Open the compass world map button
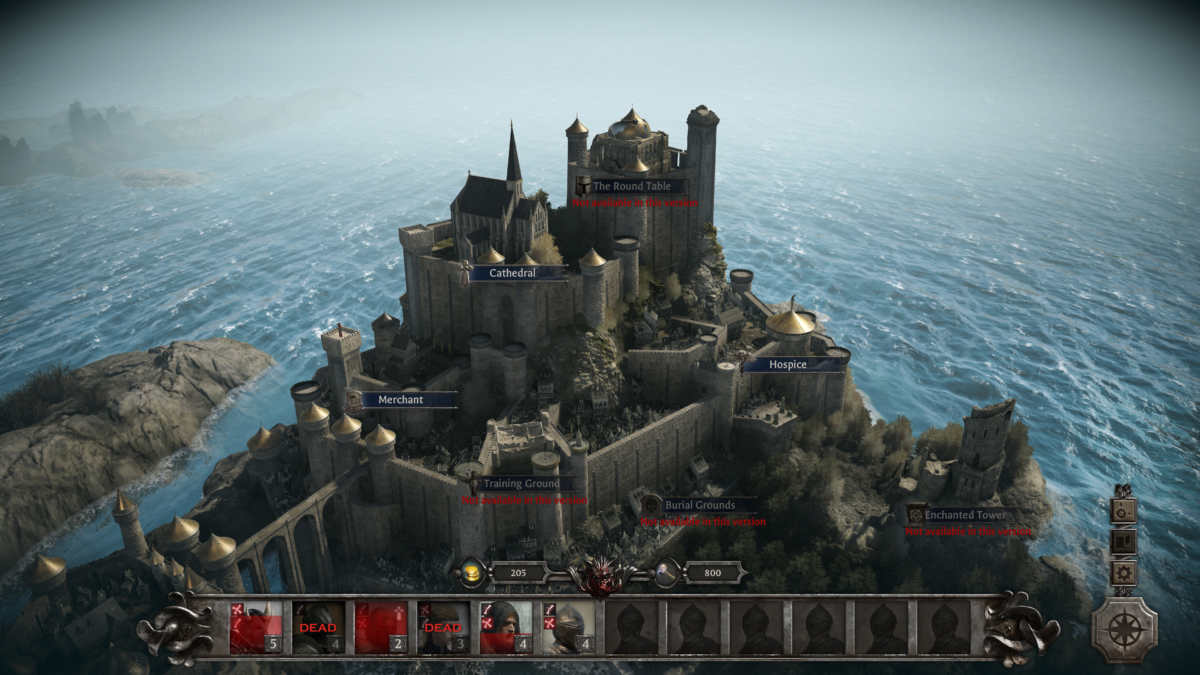This screenshot has width=1200, height=675. [x=1124, y=630]
